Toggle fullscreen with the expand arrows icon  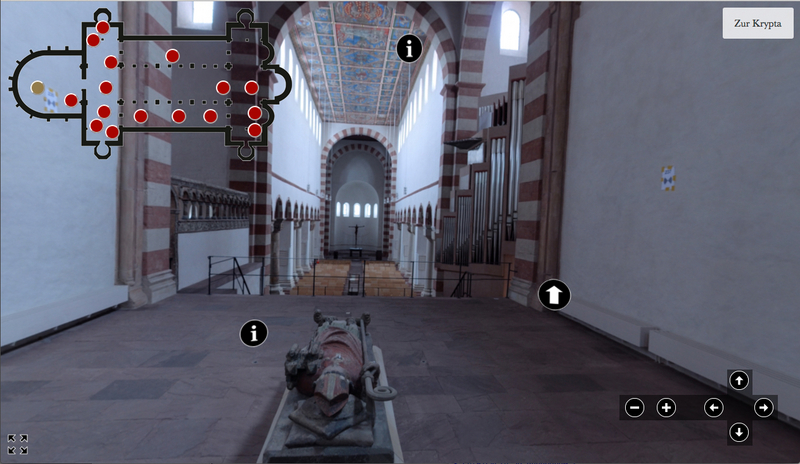click(x=17, y=444)
